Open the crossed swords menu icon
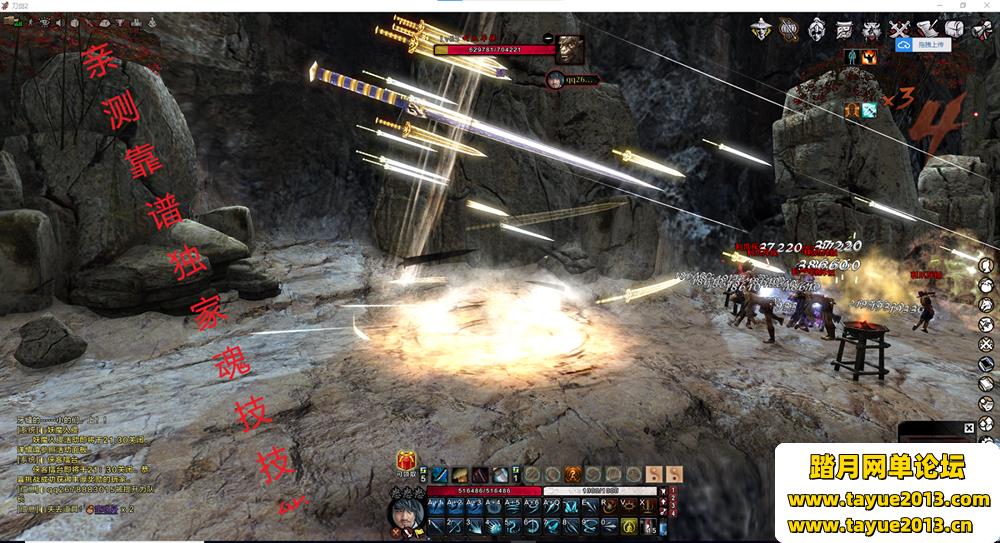The height and width of the screenshot is (543, 1000). [901, 29]
